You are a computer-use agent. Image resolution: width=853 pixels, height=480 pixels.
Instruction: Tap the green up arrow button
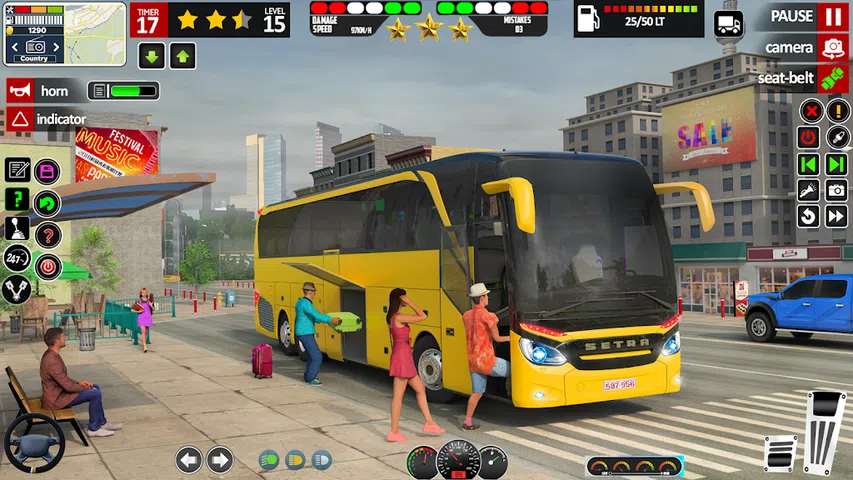click(x=183, y=56)
